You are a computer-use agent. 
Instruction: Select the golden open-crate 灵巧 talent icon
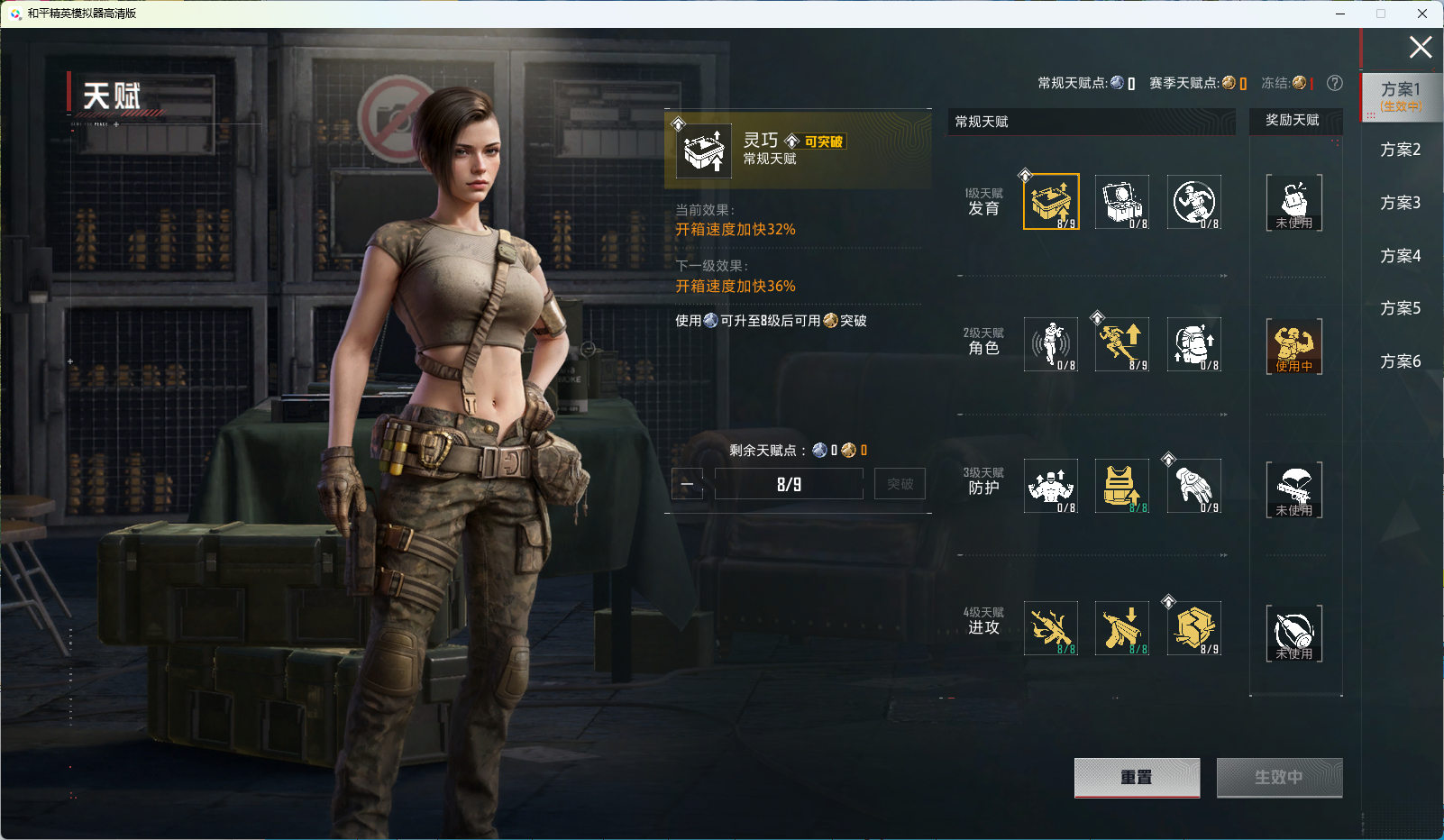1049,202
